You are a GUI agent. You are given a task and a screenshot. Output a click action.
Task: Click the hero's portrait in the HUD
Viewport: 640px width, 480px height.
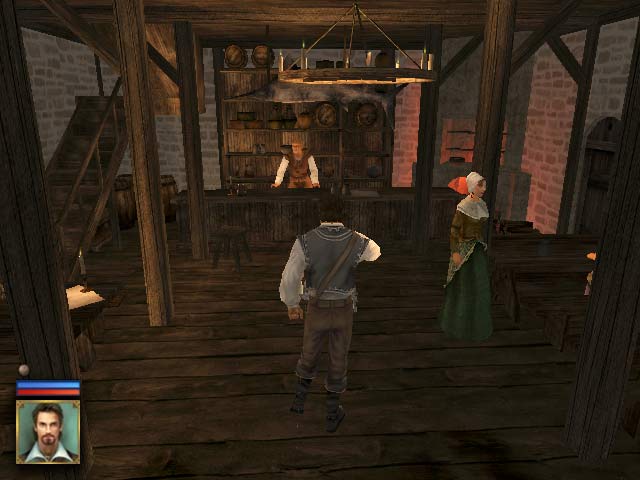tap(48, 431)
